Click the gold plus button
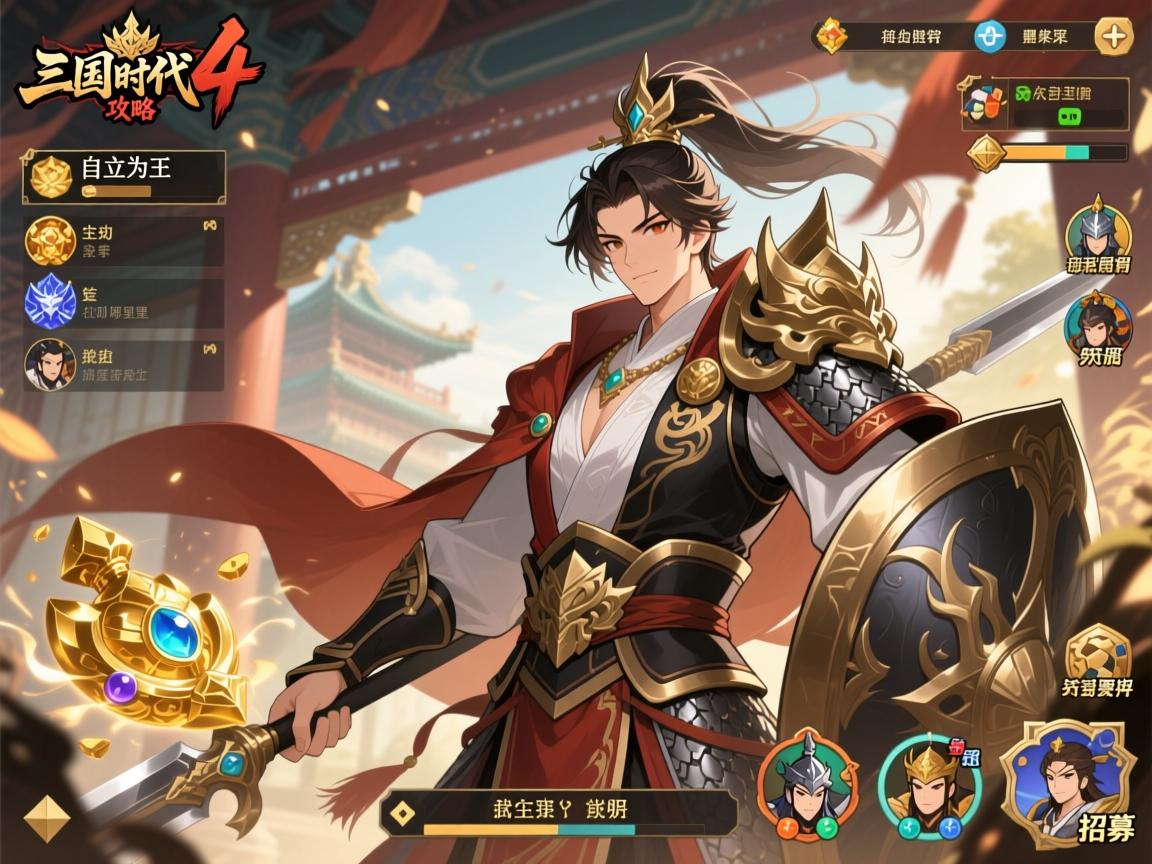The width and height of the screenshot is (1152, 864). point(1113,37)
